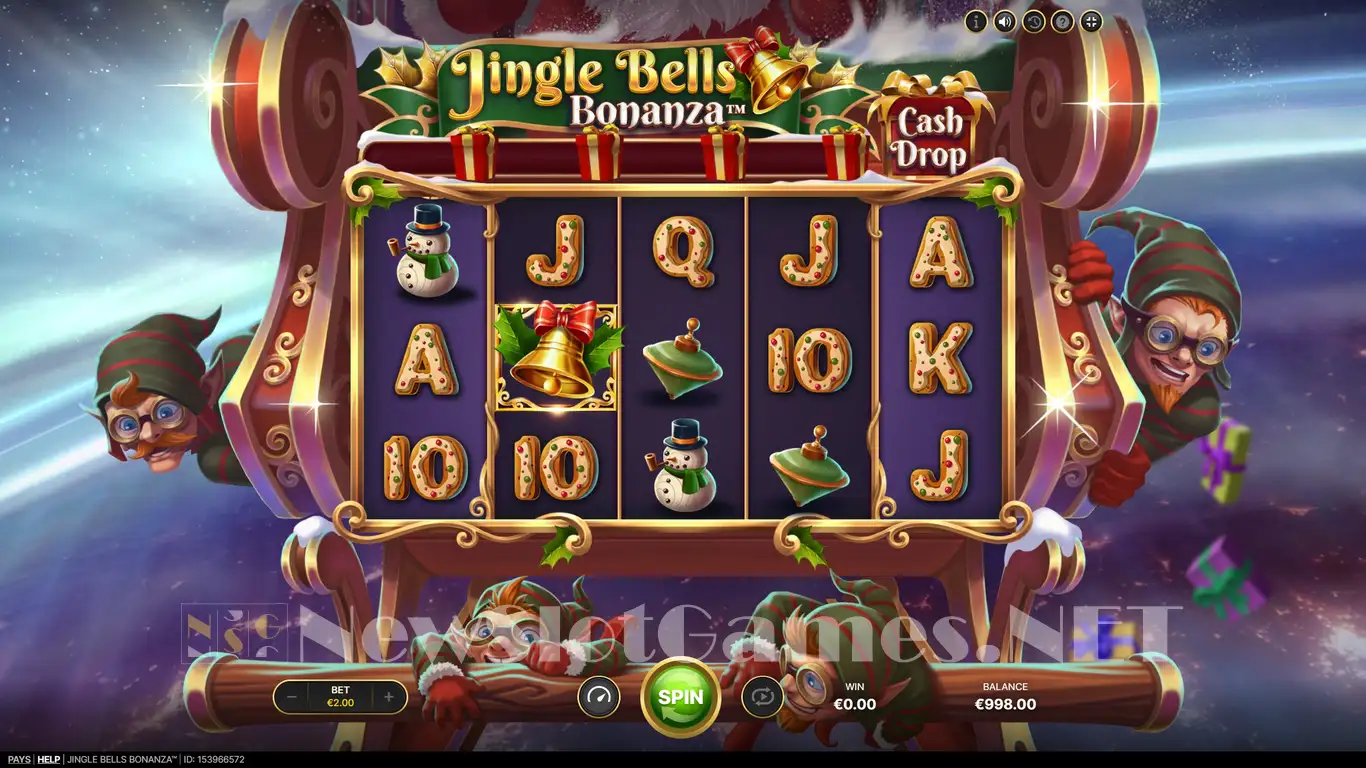Image resolution: width=1366 pixels, height=768 pixels.
Task: Open game history with the clock icon
Action: tap(1033, 21)
